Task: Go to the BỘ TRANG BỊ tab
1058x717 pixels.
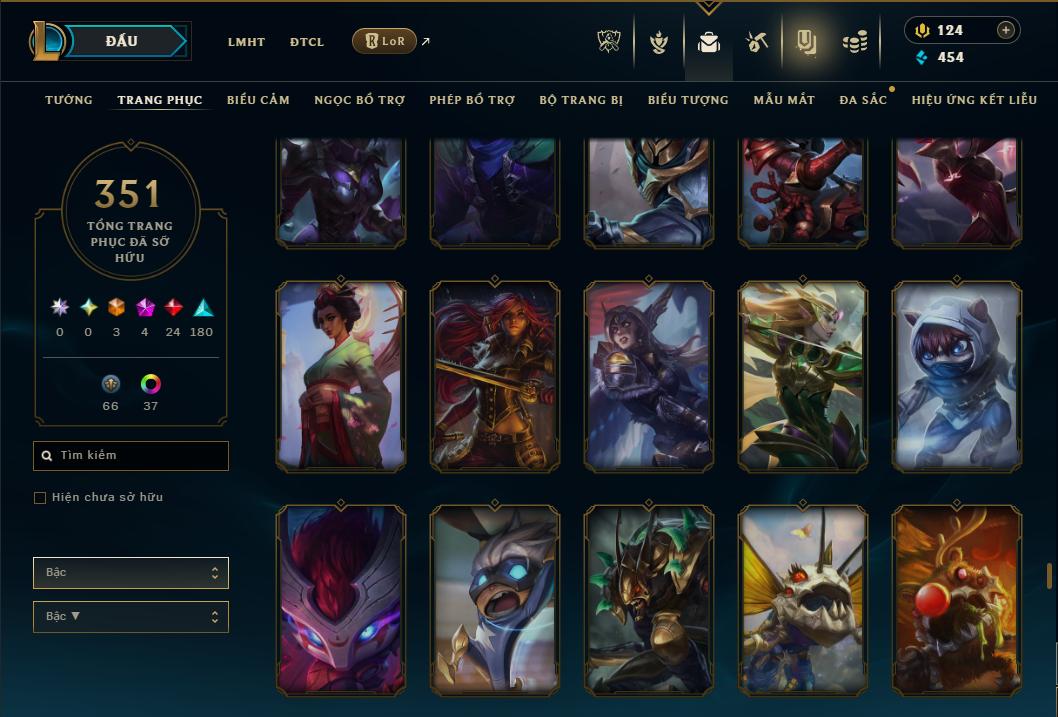Action: (581, 100)
